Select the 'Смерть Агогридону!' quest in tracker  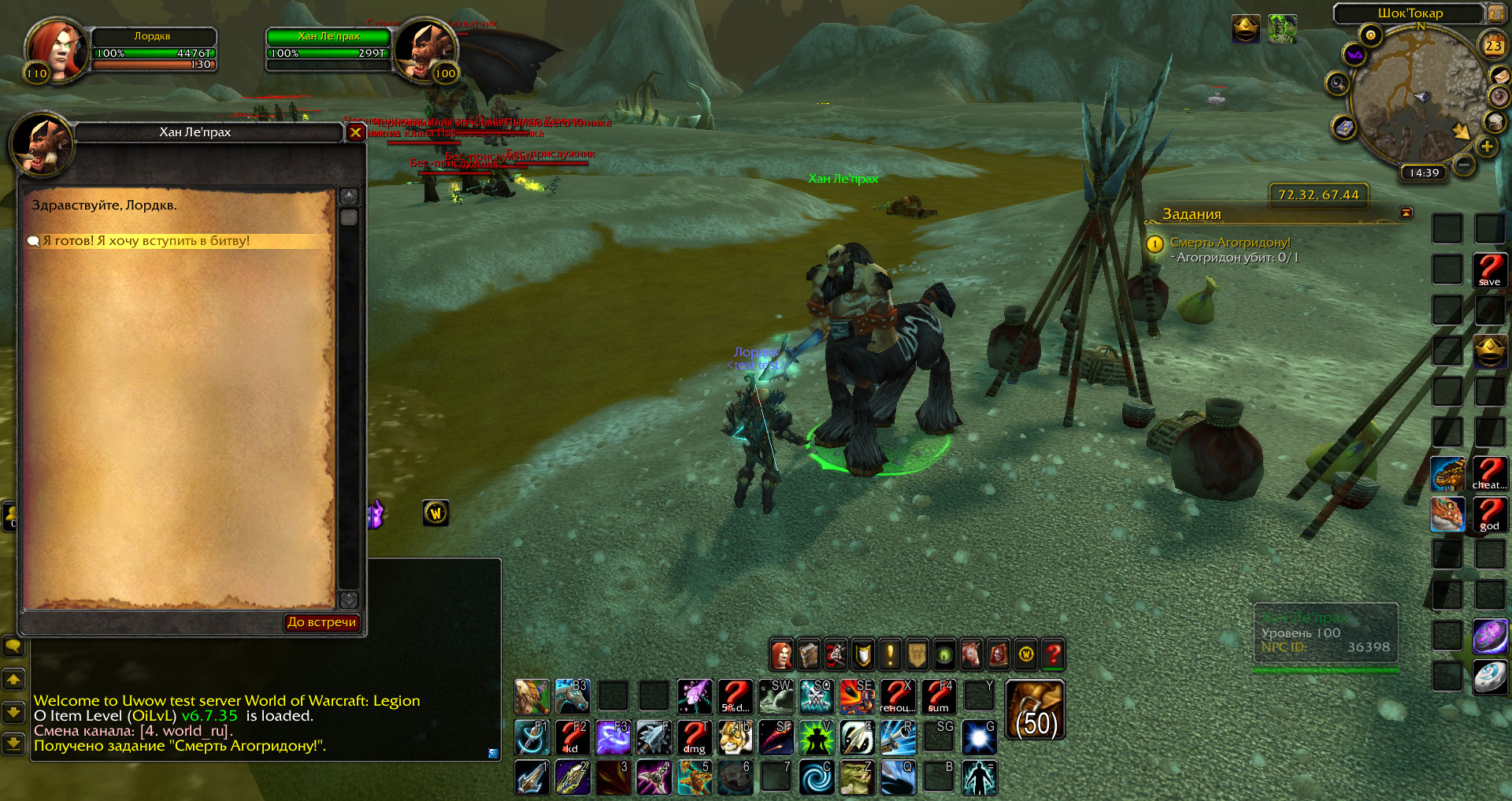[1229, 243]
